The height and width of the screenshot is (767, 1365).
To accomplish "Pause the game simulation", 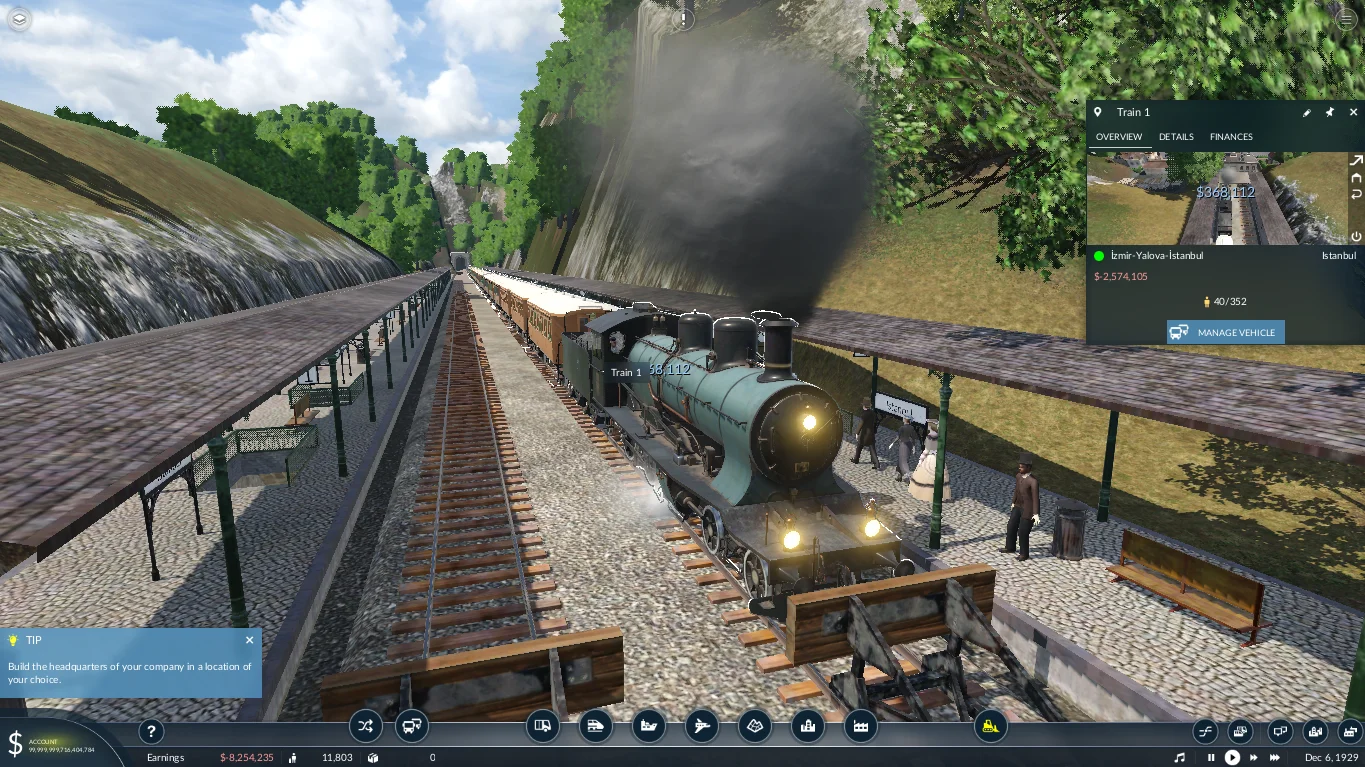I will point(1211,758).
